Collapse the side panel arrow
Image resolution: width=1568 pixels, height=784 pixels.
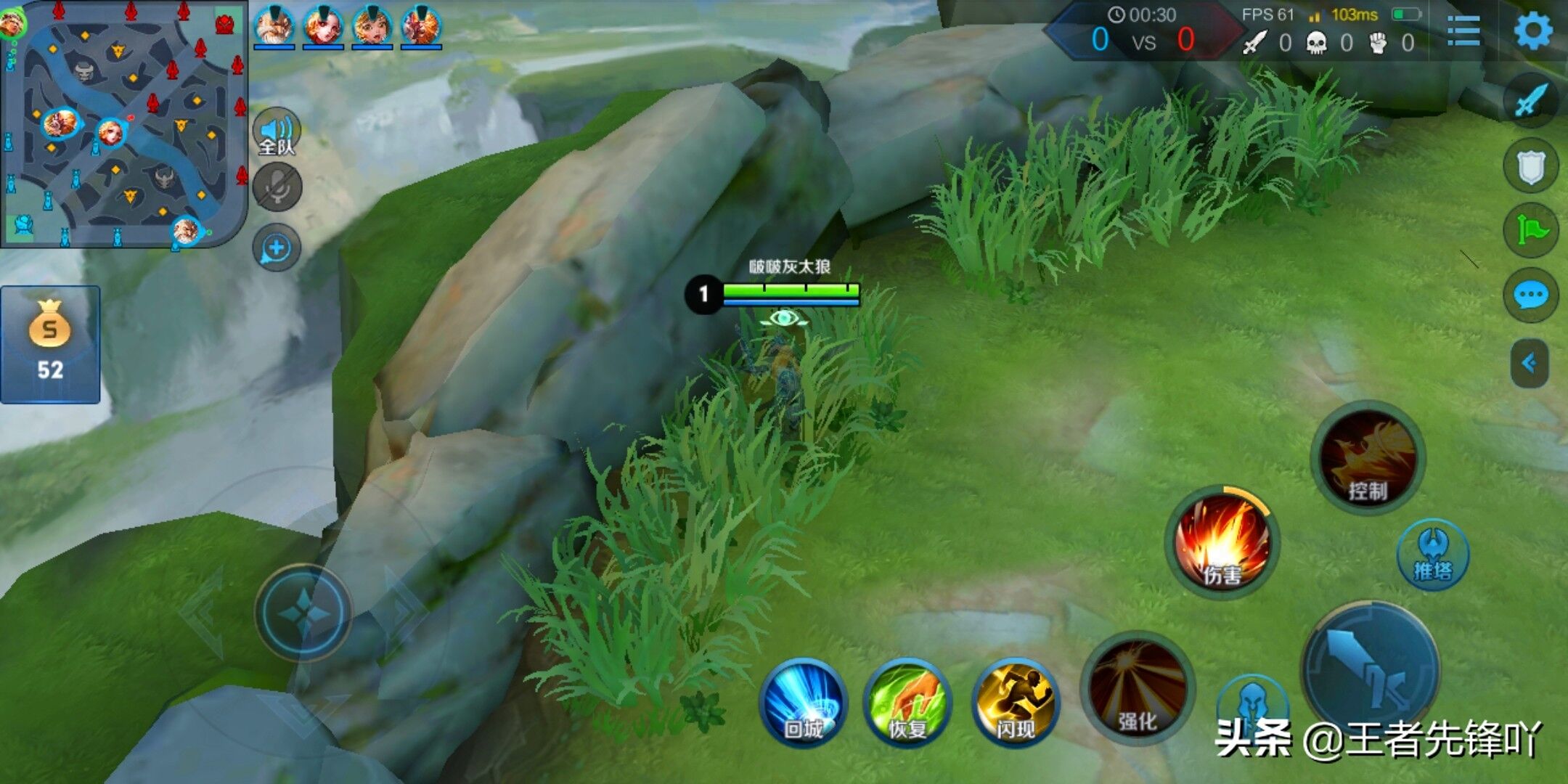[x=1530, y=363]
